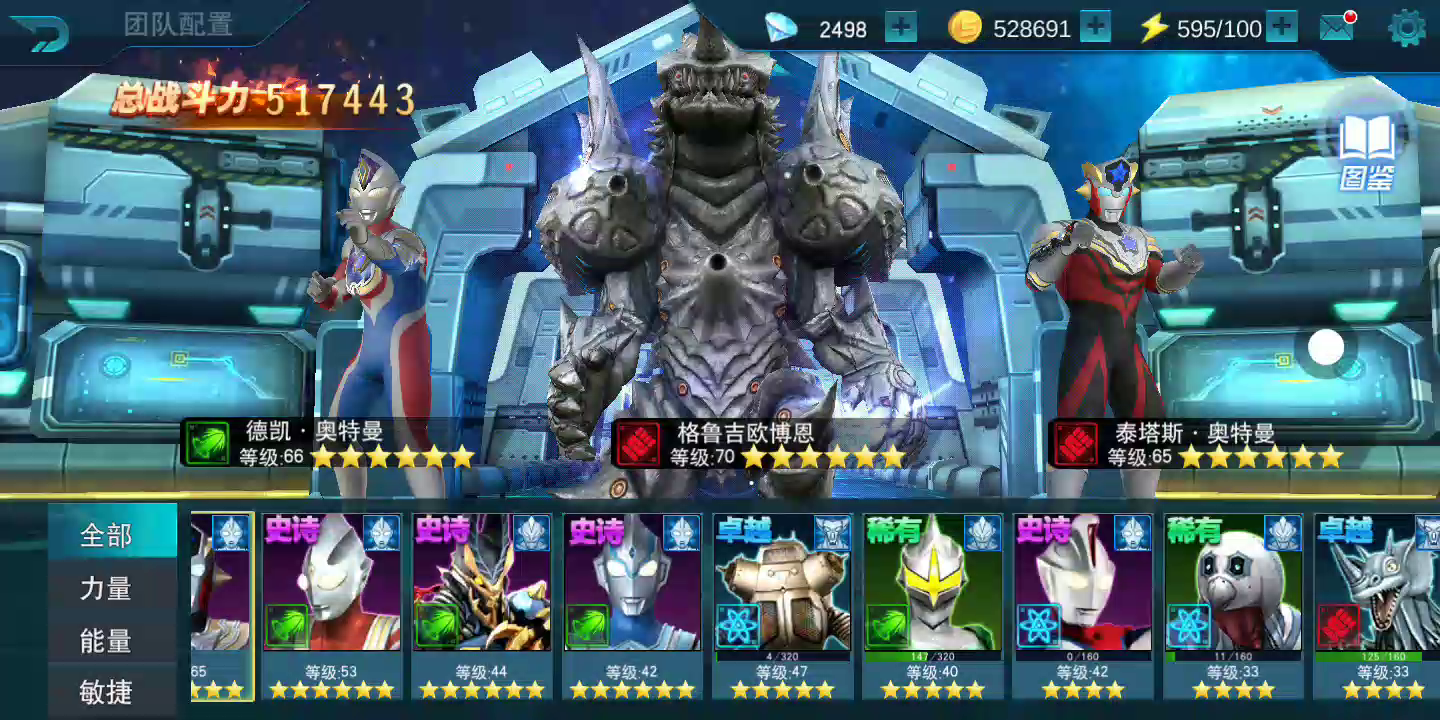Open the mail envelope icon
Image resolution: width=1440 pixels, height=720 pixels.
click(x=1337, y=28)
